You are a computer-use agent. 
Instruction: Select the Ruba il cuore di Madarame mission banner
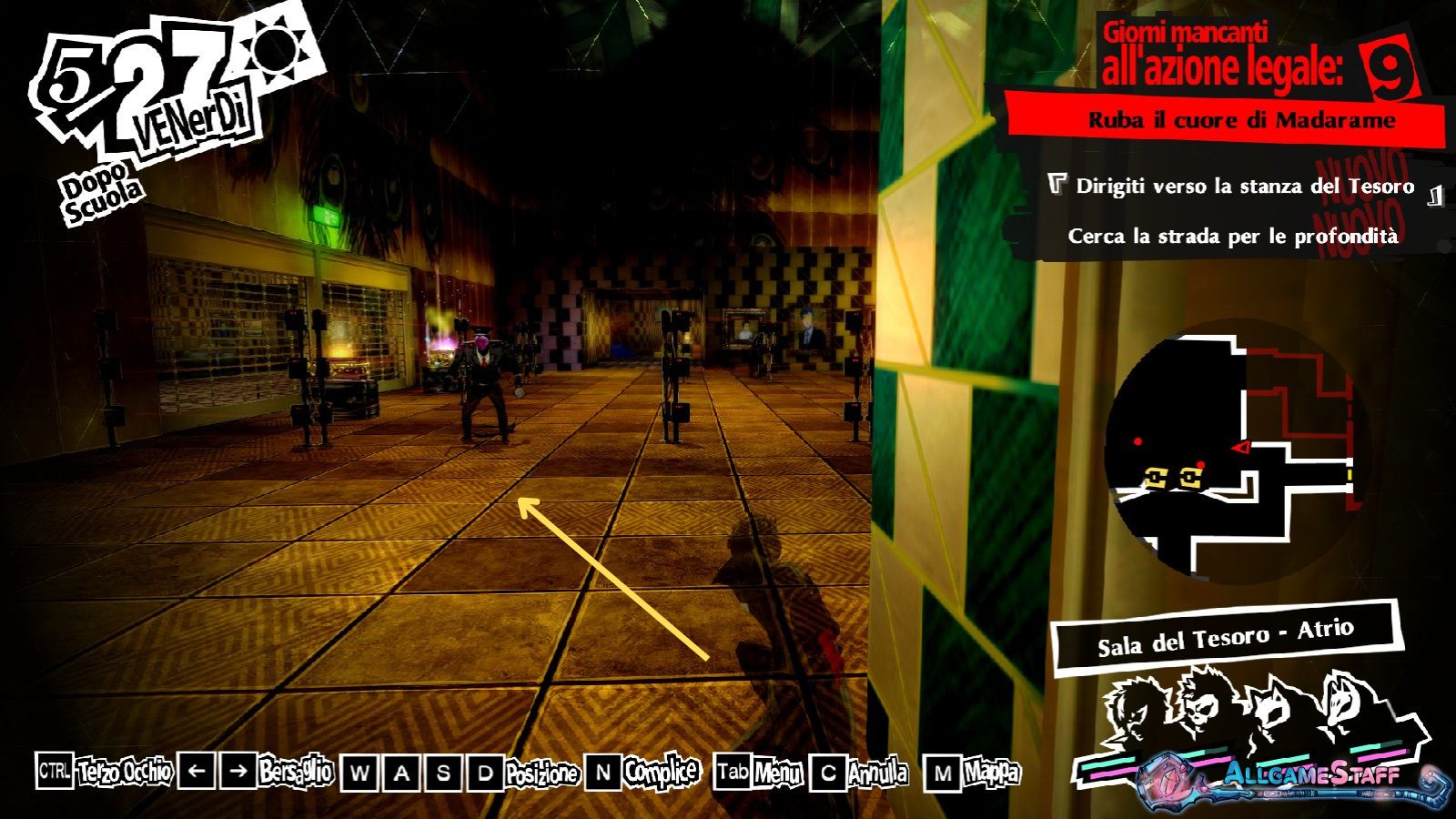[1240, 120]
